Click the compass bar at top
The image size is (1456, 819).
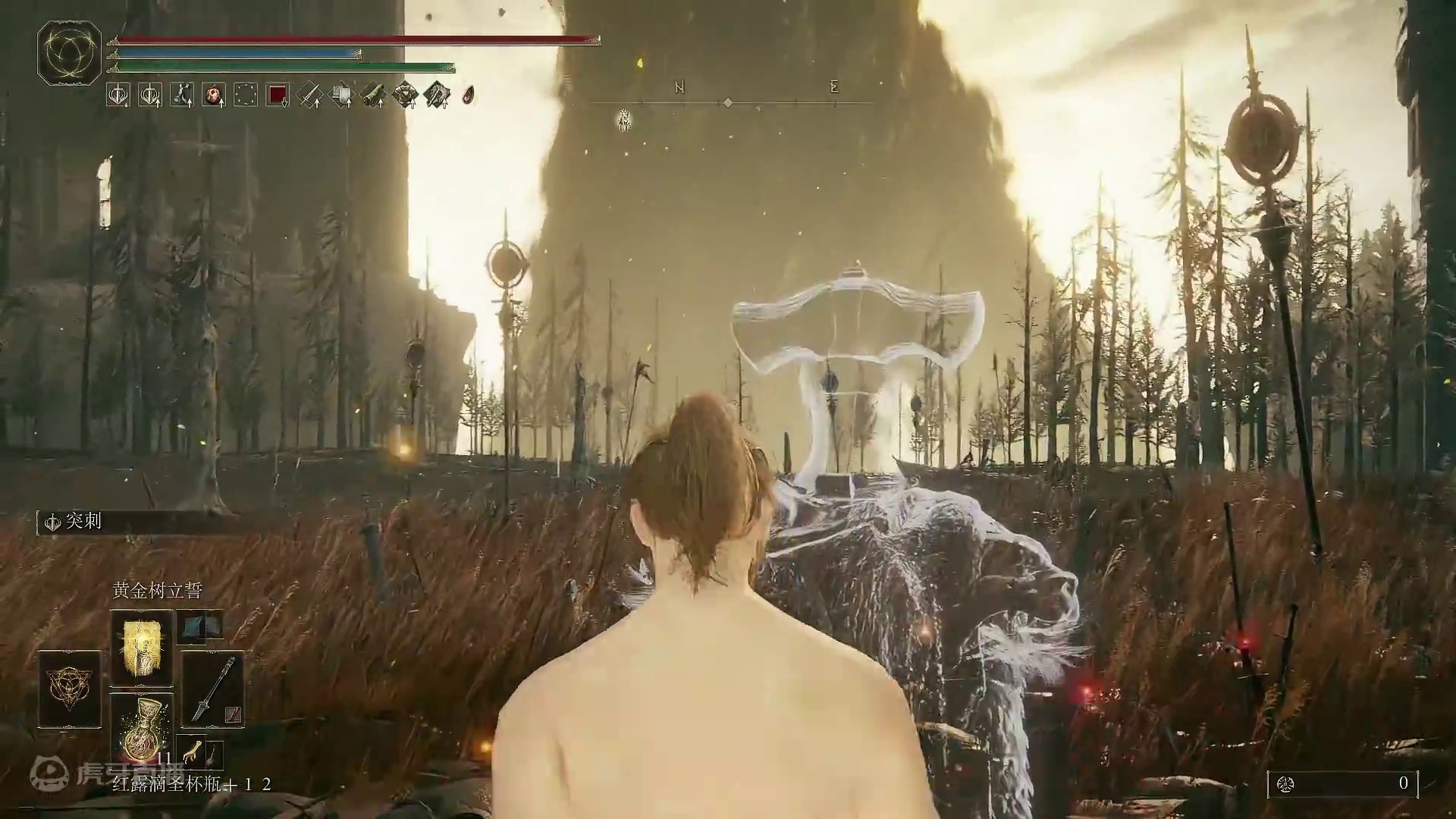pos(728,102)
